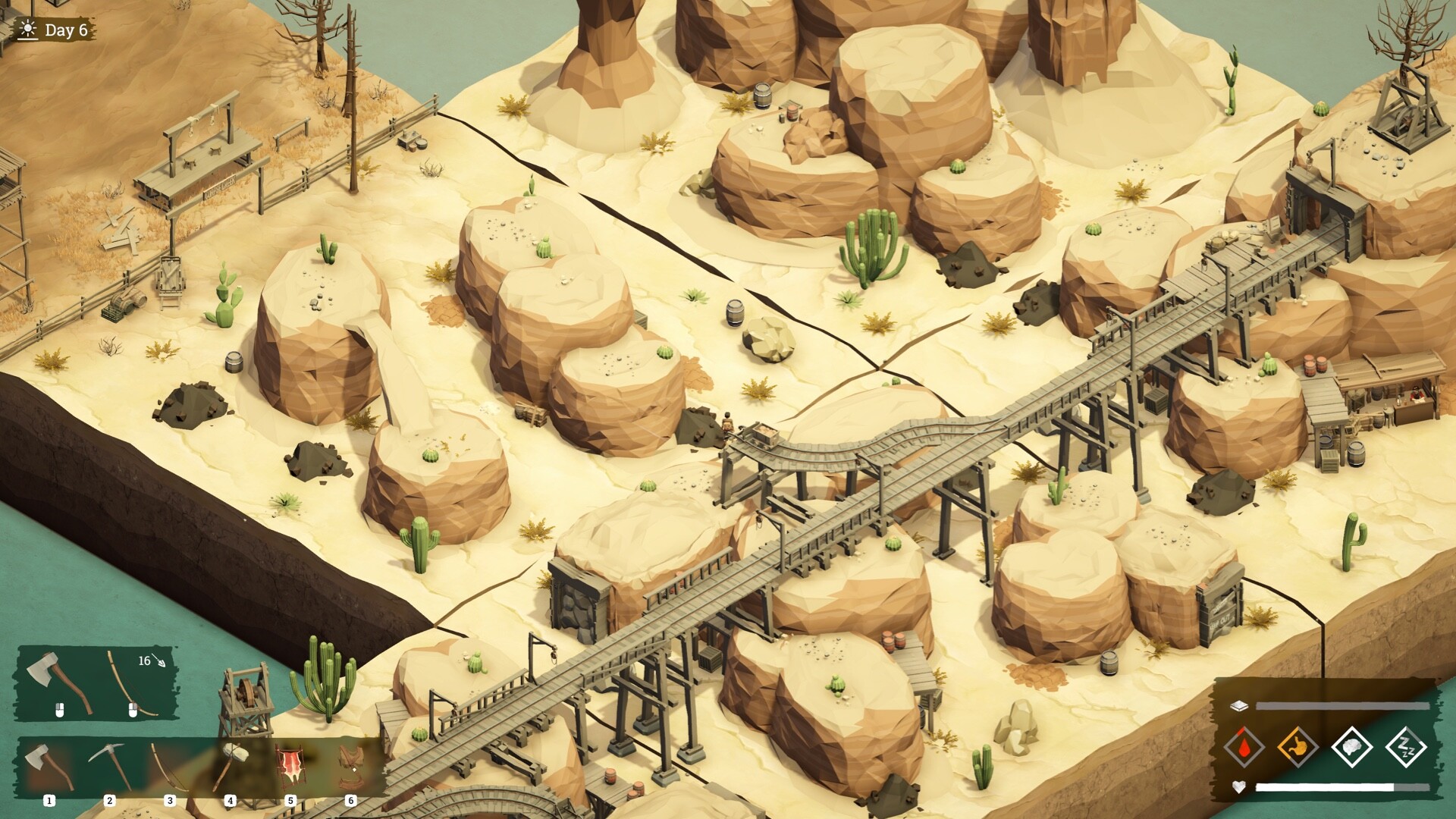Click the orange hunger stomach indicator
Viewport: 1456px width, 819px height.
pos(1298,746)
